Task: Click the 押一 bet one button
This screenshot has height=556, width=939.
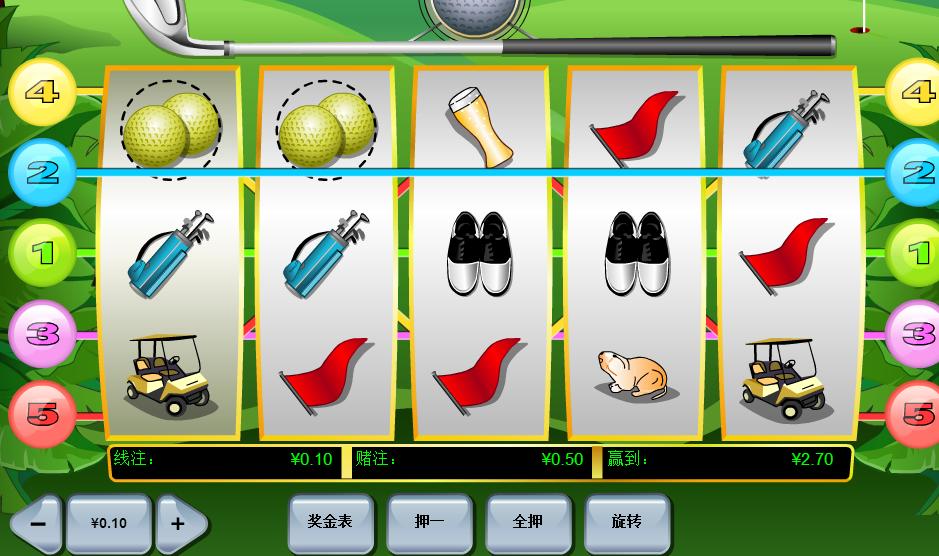Action: point(428,522)
